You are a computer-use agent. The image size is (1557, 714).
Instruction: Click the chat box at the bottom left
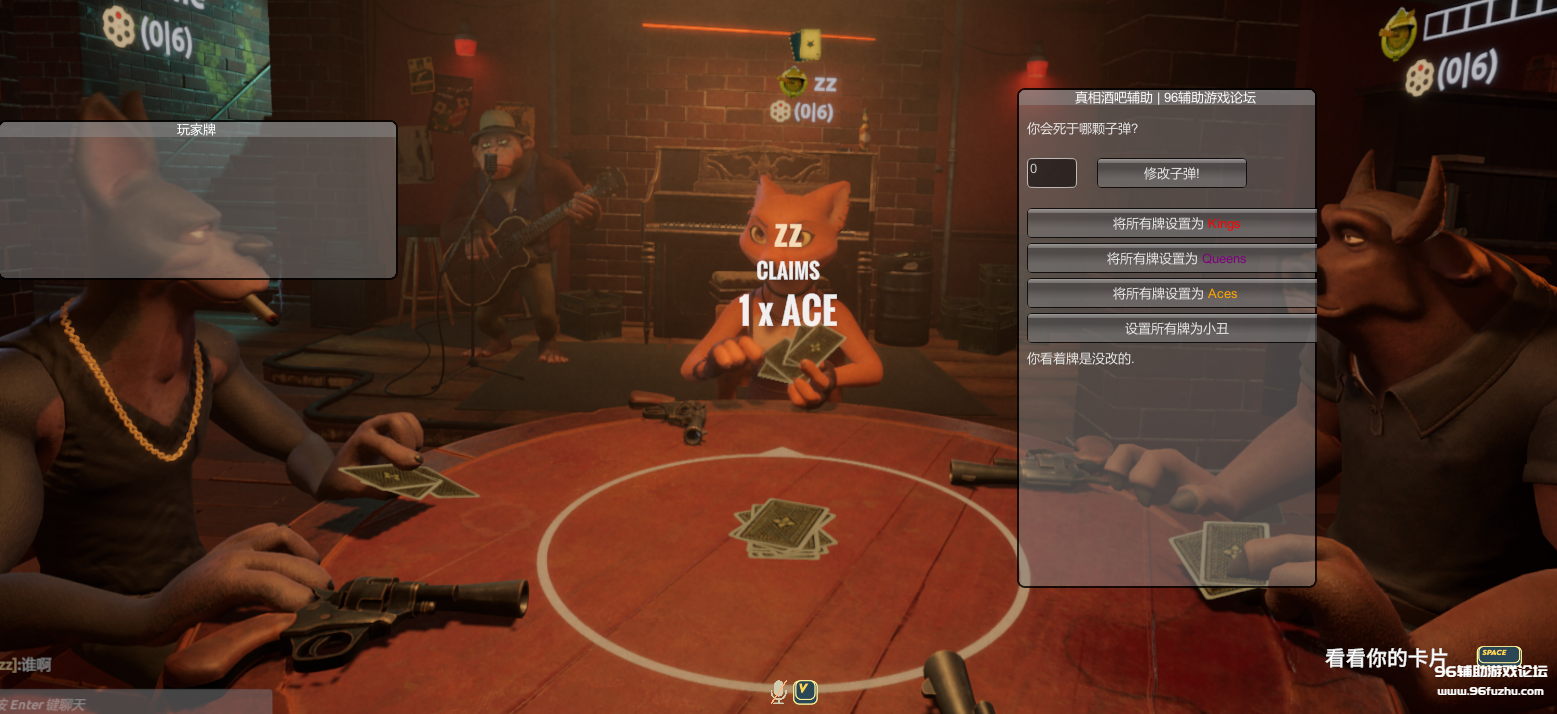(x=135, y=704)
